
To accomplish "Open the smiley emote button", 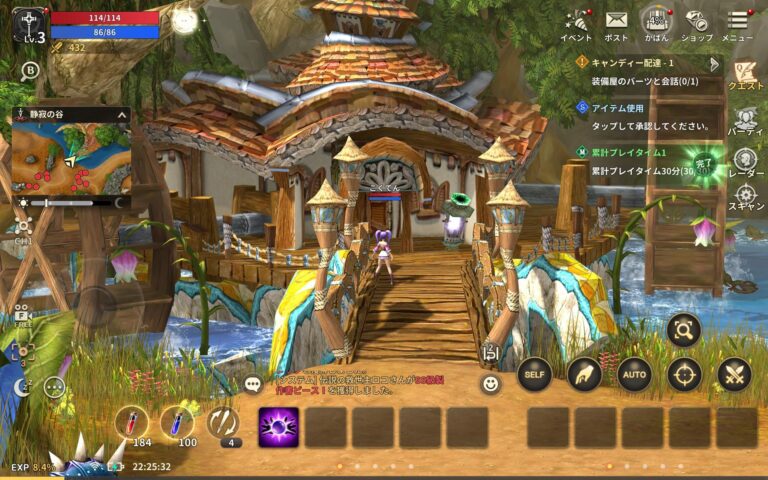I will click(x=490, y=384).
